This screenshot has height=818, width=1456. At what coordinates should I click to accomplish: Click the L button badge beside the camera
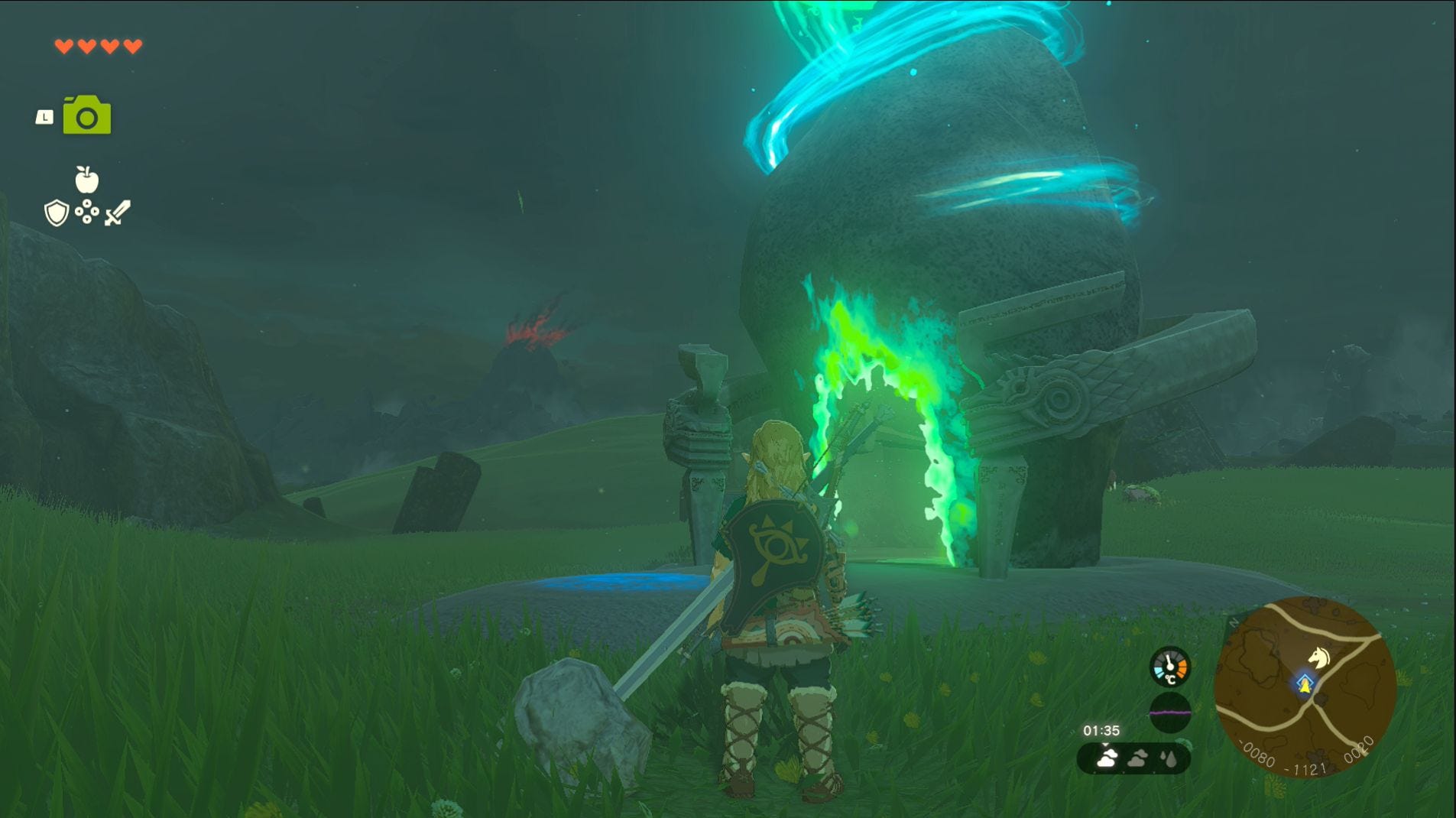click(44, 115)
